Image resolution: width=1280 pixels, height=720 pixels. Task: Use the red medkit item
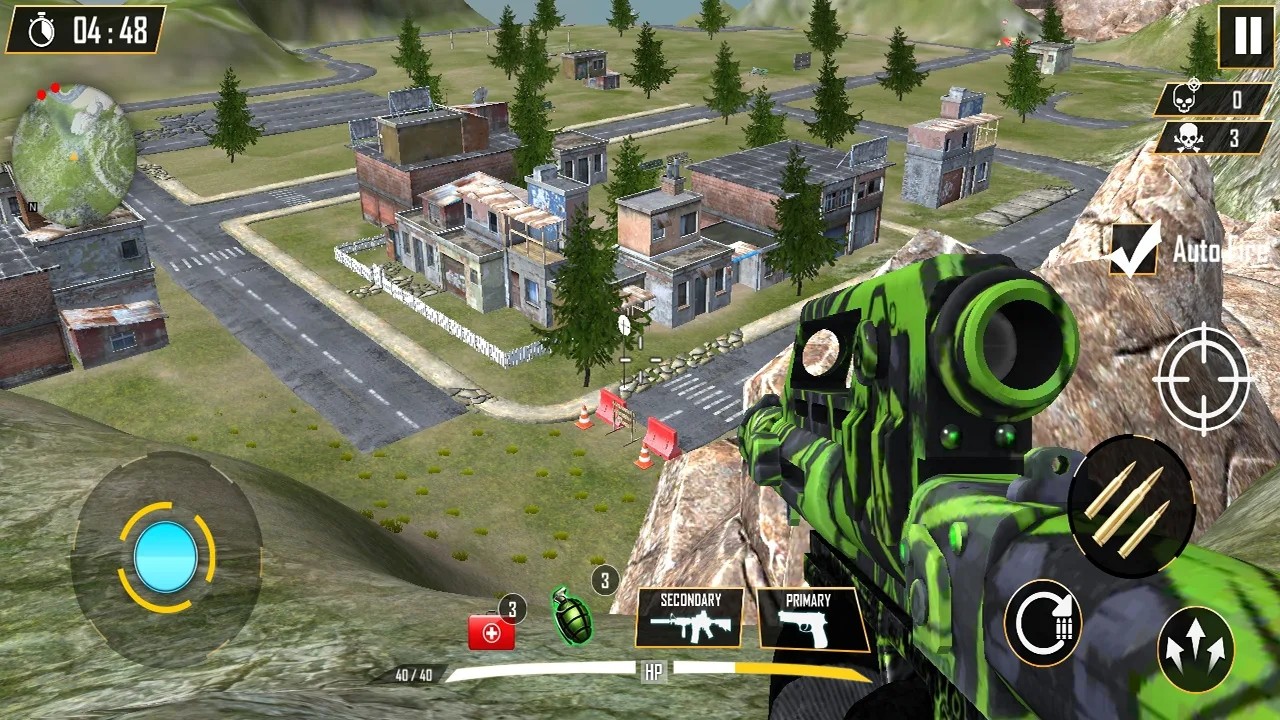click(491, 632)
